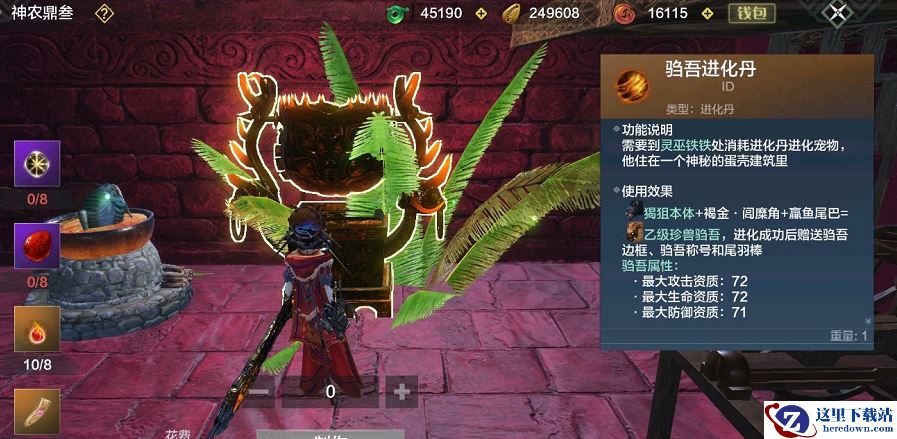Add more jade currency via its plus icon
This screenshot has height=439, width=897.
pos(481,13)
